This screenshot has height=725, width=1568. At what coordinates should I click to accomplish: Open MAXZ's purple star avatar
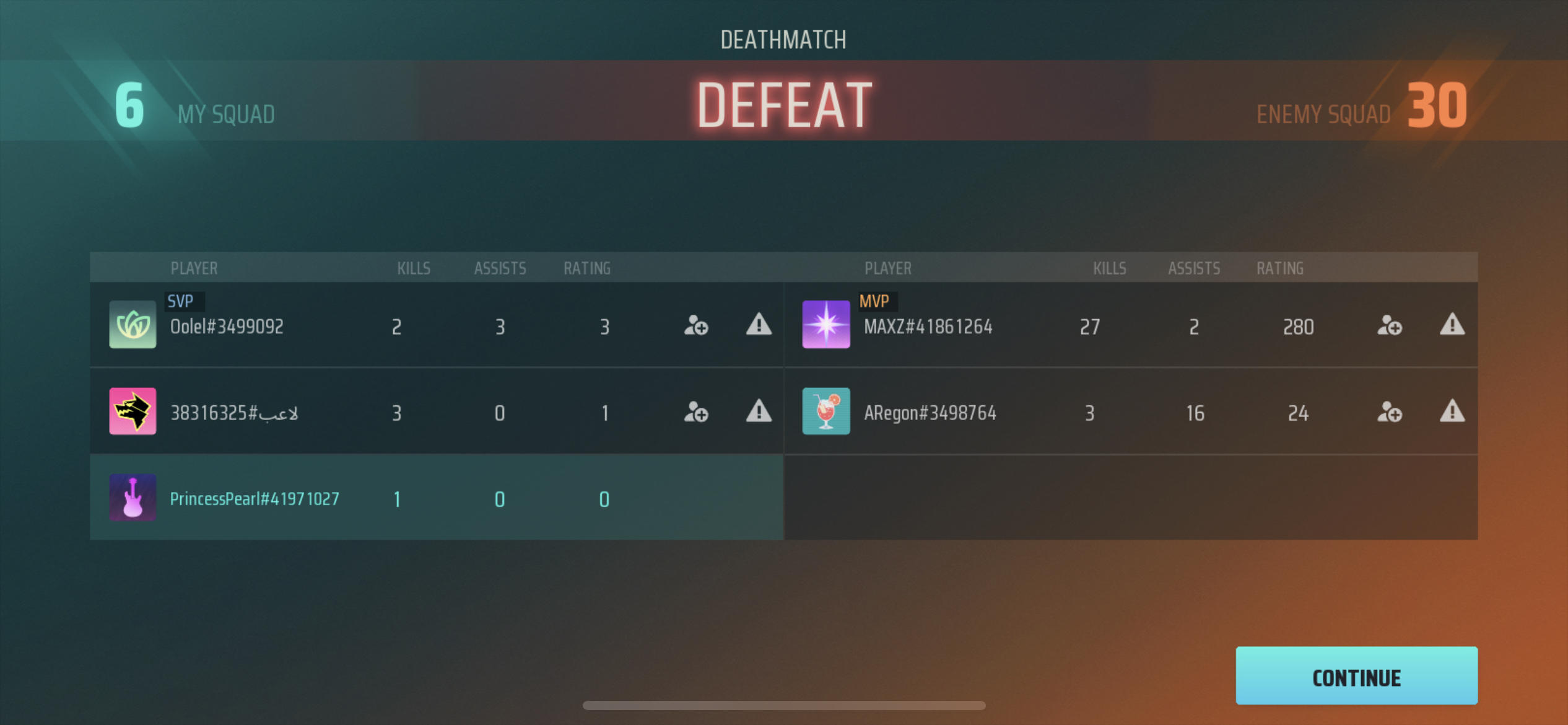(826, 327)
